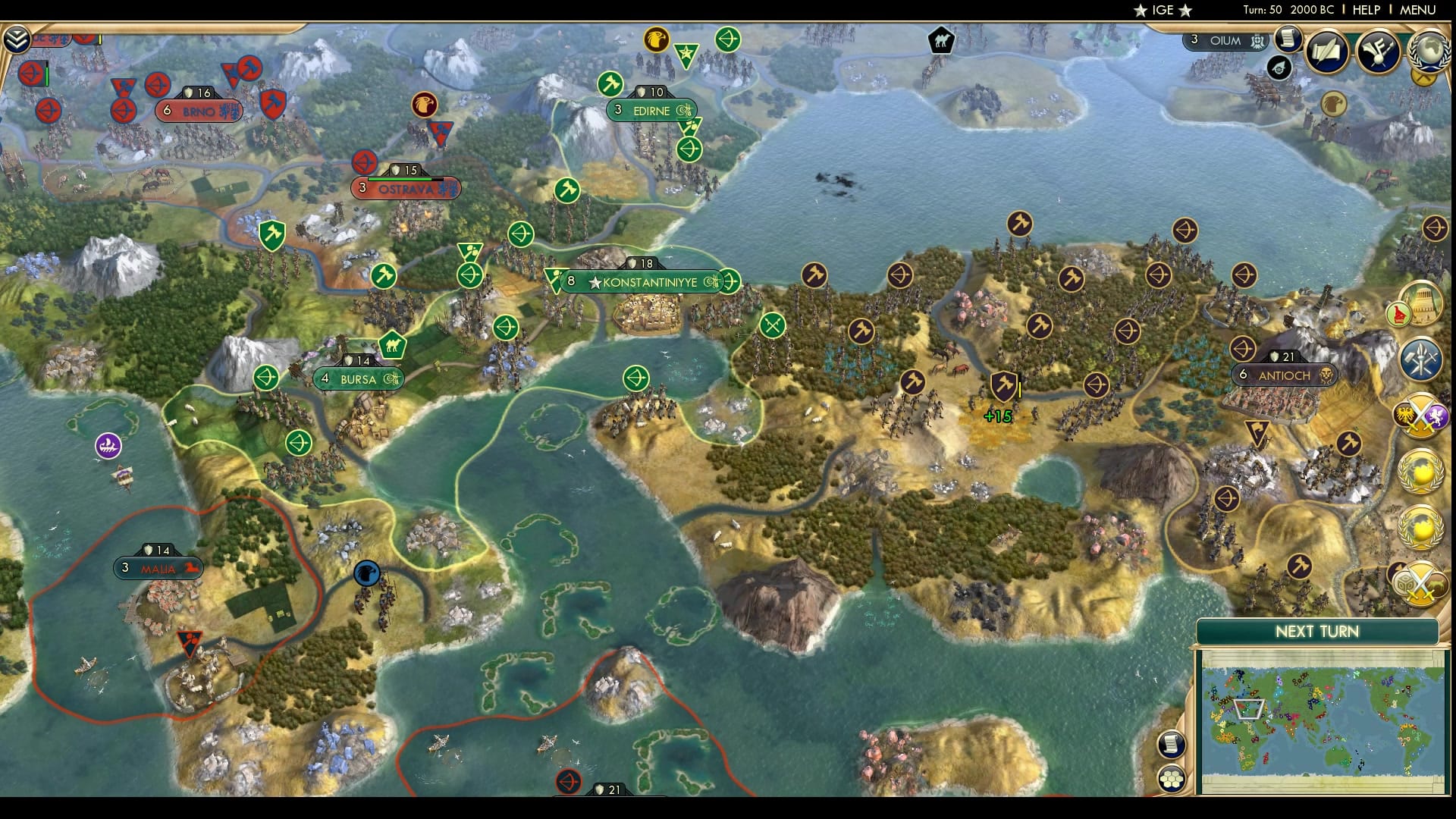Image resolution: width=1456 pixels, height=819 pixels.
Task: Select the purple Great Prophet unit flag near the coast
Action: pos(106,446)
